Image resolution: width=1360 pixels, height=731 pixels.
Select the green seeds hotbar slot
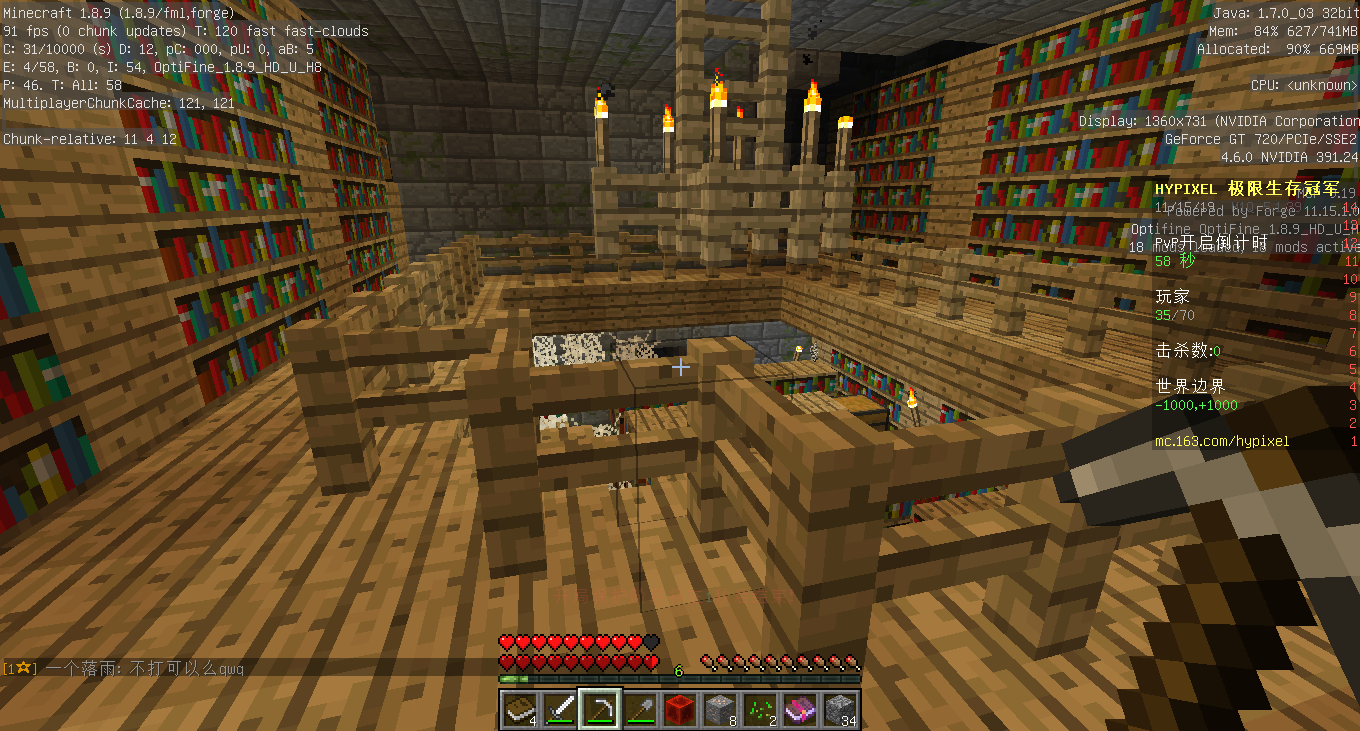click(760, 709)
